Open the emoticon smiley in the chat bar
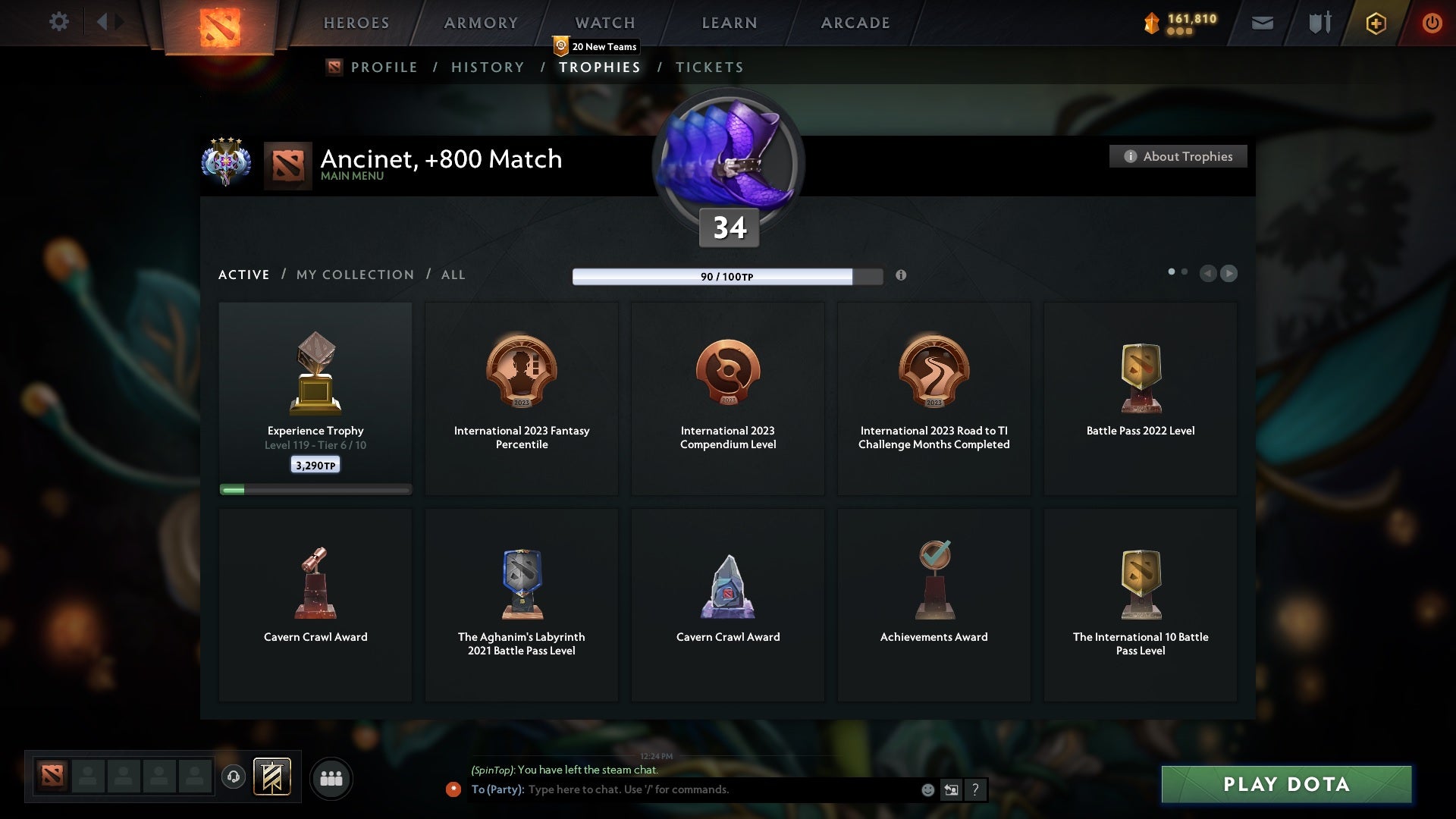This screenshot has height=819, width=1456. tap(928, 789)
